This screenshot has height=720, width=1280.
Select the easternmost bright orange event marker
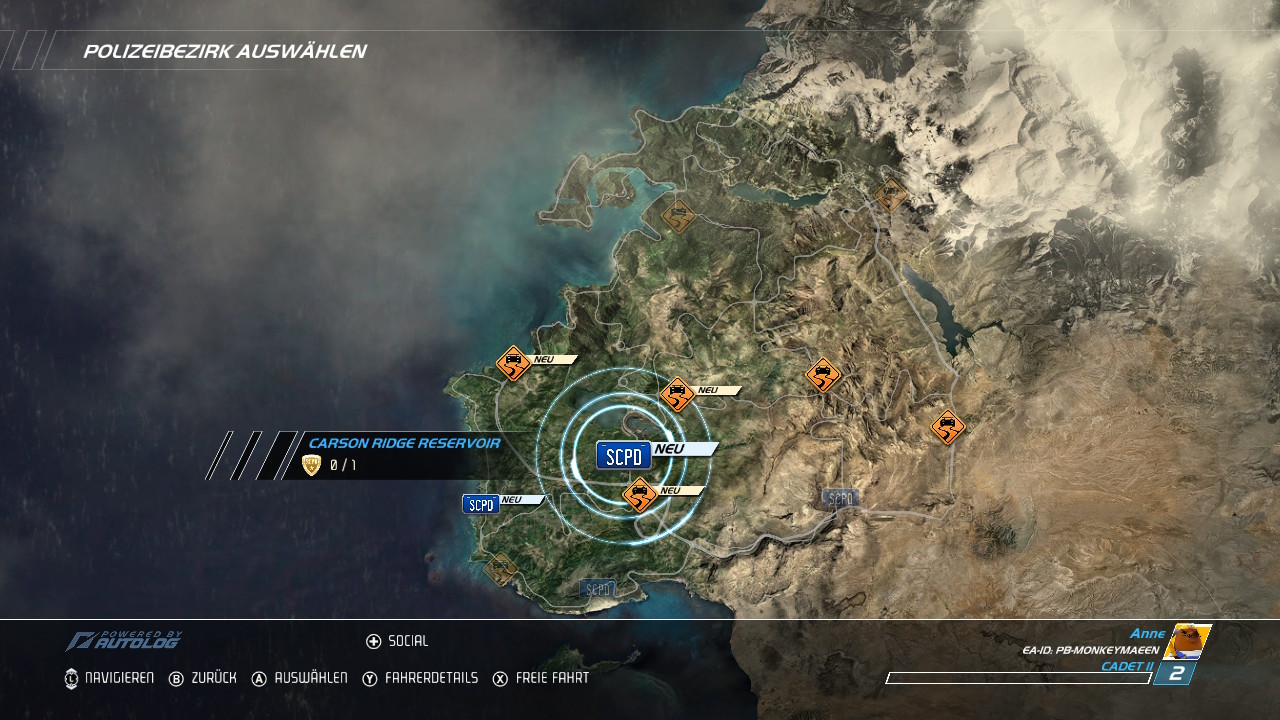click(x=947, y=427)
